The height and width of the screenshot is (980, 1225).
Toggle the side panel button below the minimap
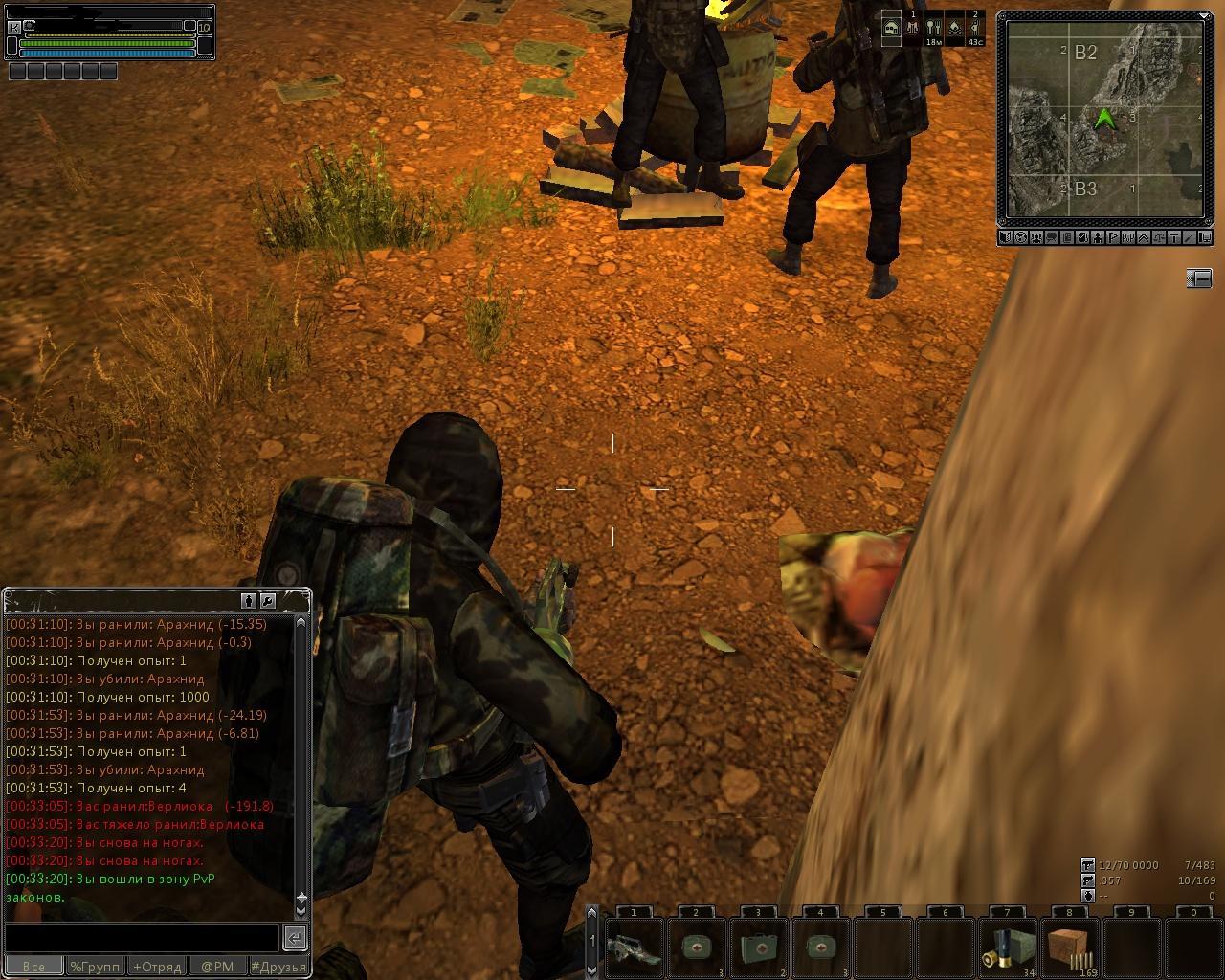[1198, 278]
